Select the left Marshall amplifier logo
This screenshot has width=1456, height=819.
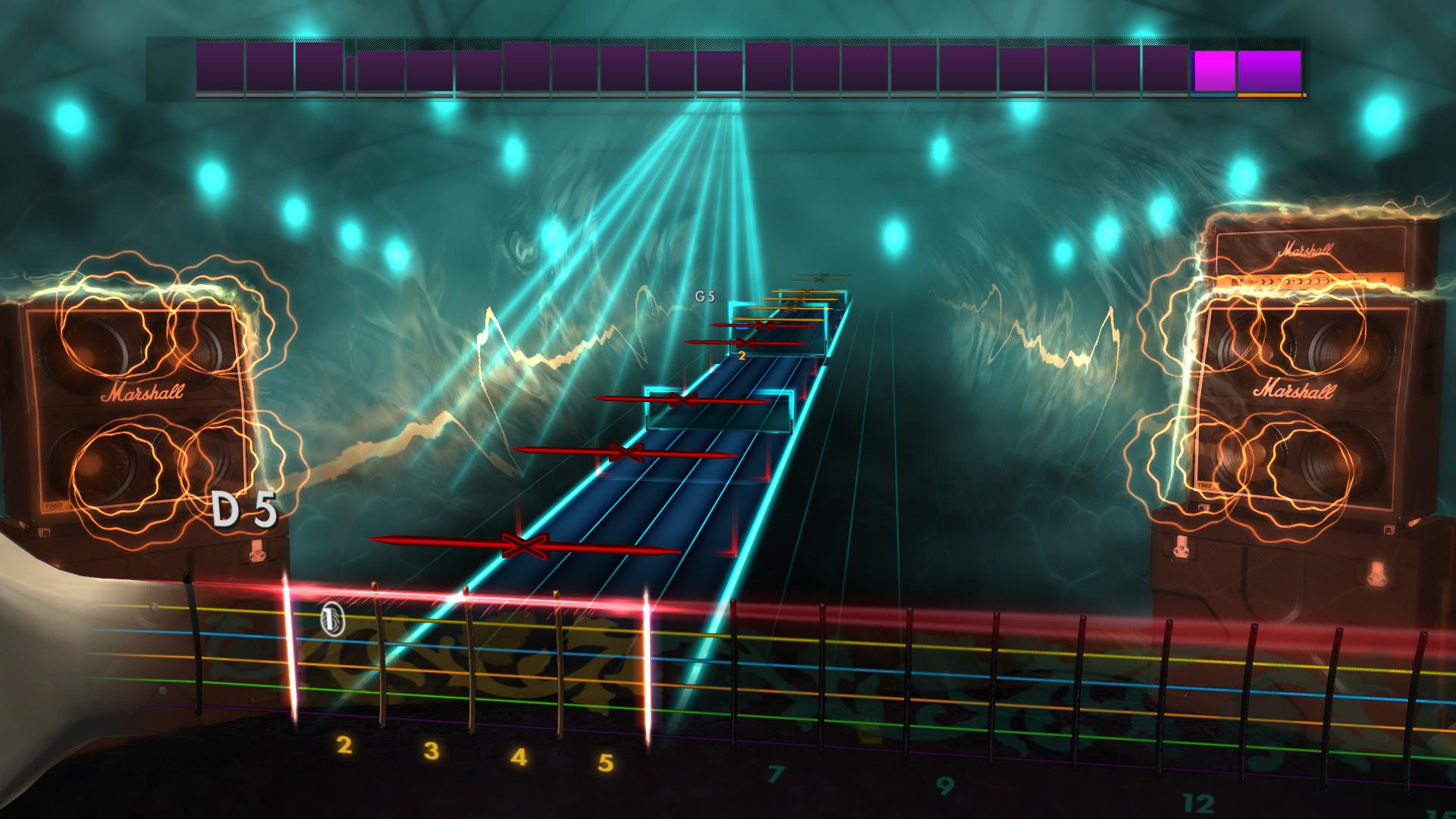(x=143, y=393)
